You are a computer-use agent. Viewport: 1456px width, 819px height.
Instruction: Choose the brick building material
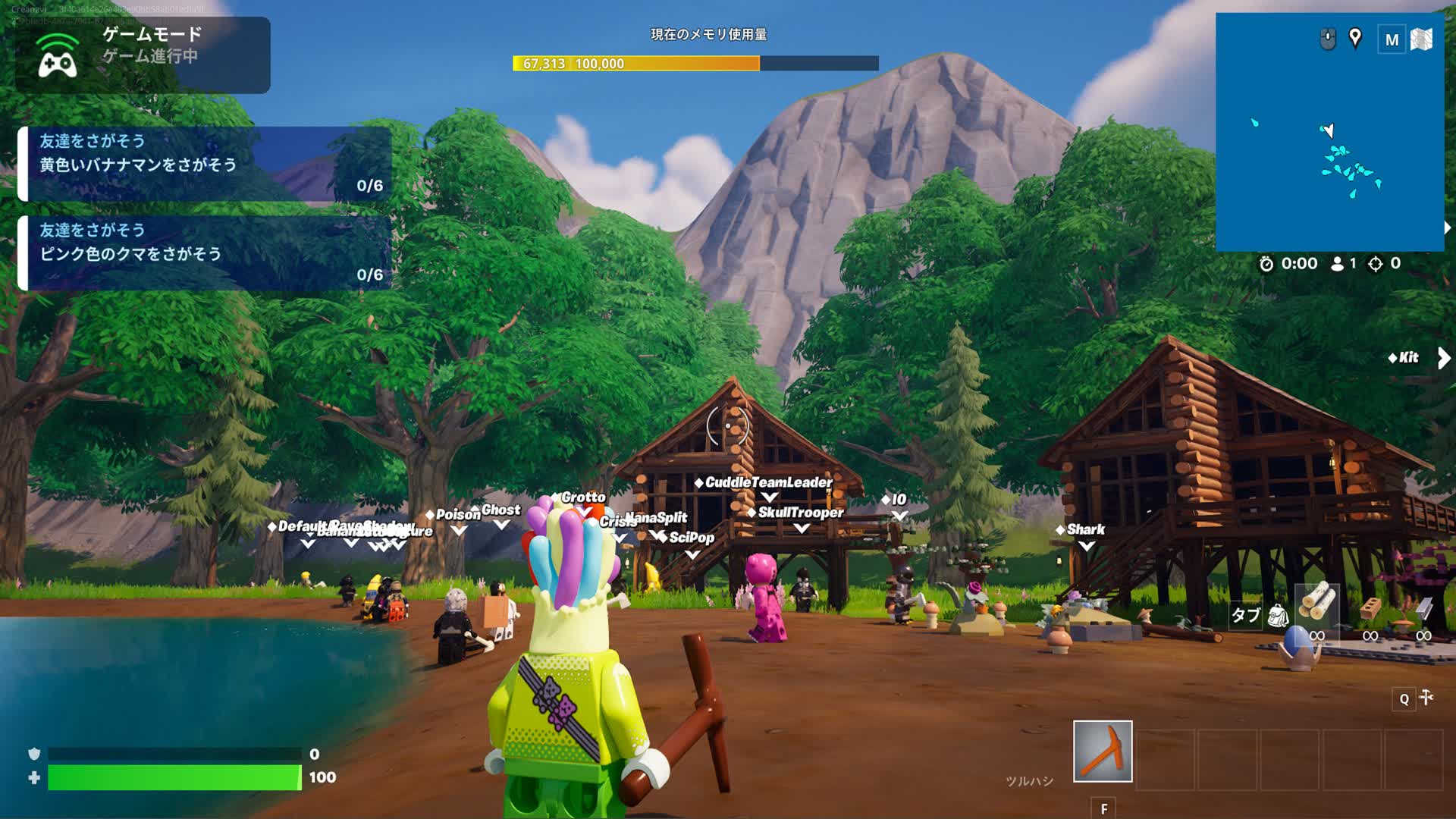[1370, 609]
